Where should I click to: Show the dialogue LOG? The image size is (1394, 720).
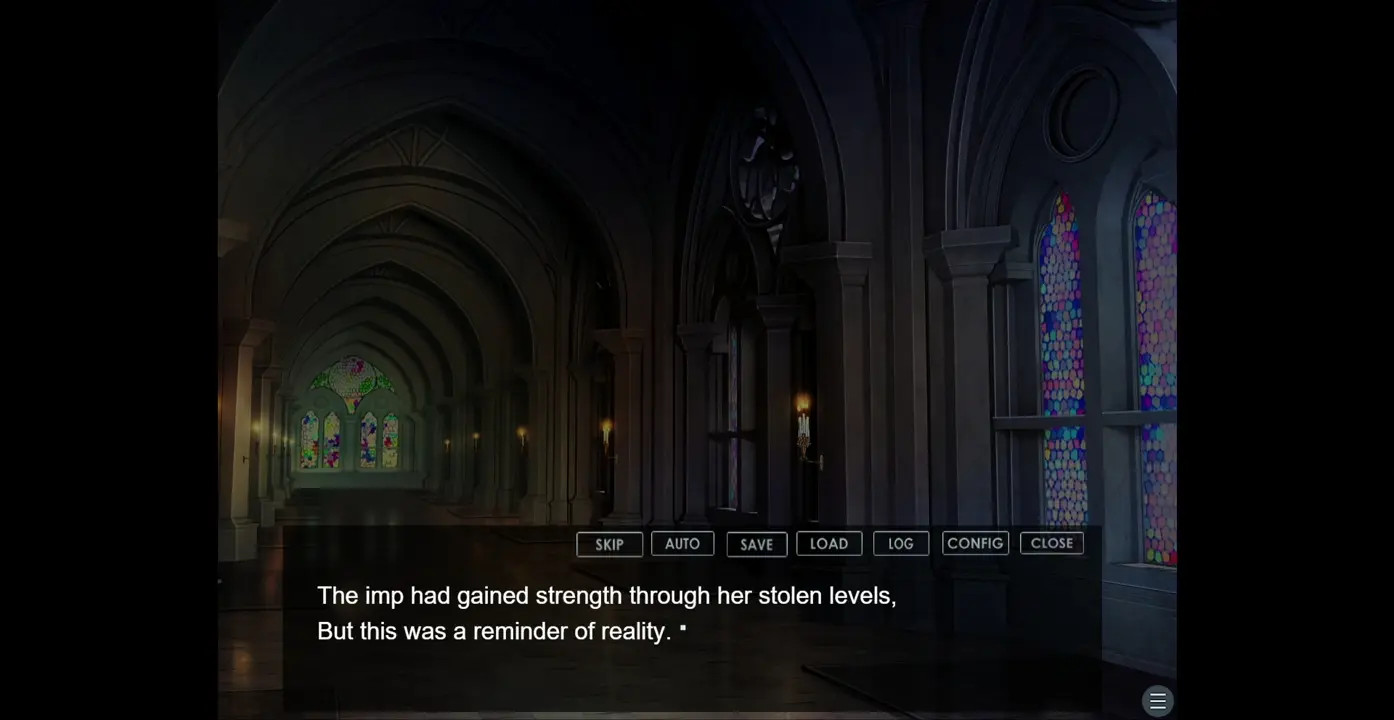[901, 543]
